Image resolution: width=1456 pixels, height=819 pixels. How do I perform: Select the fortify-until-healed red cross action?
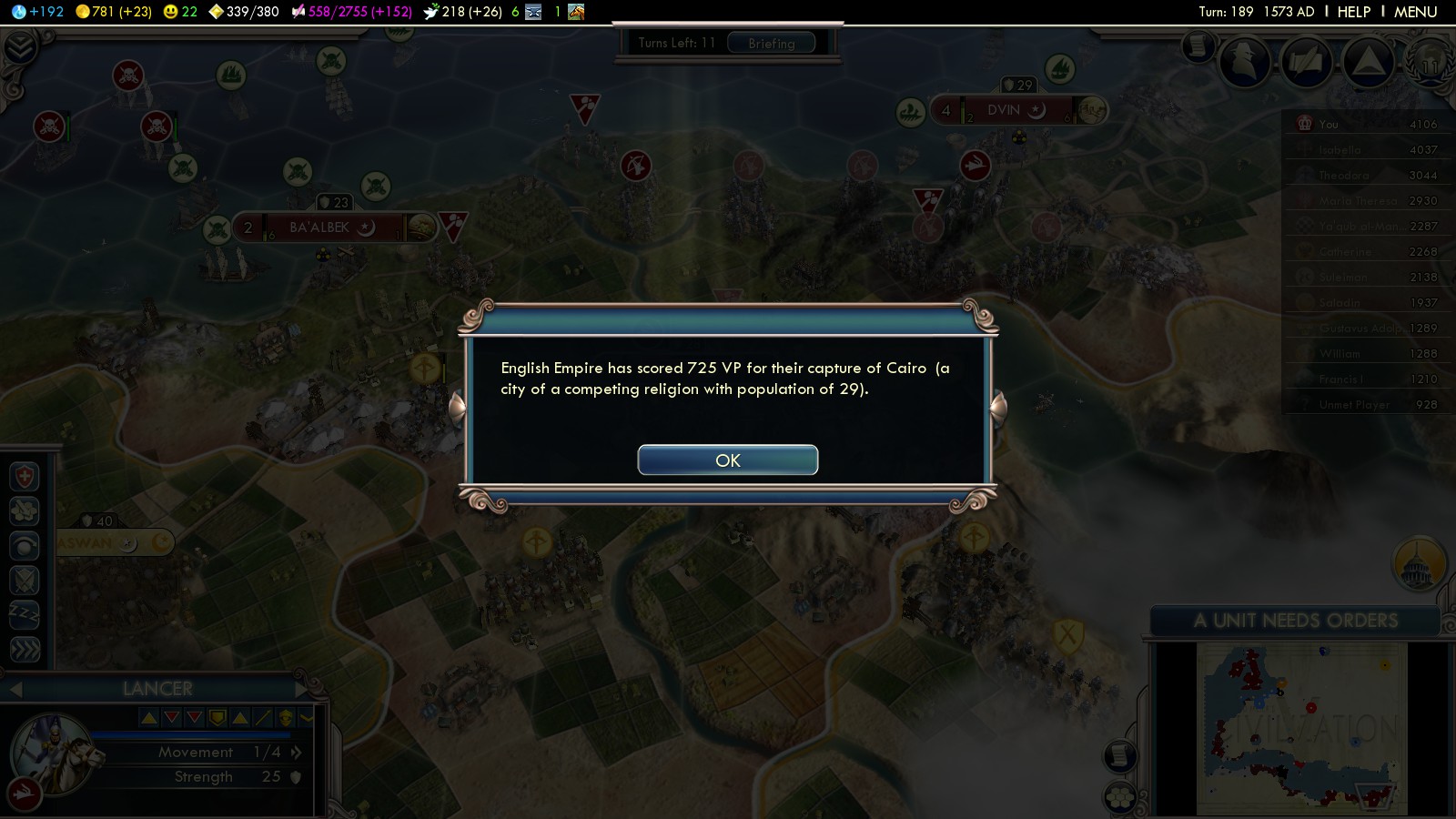coord(25,476)
